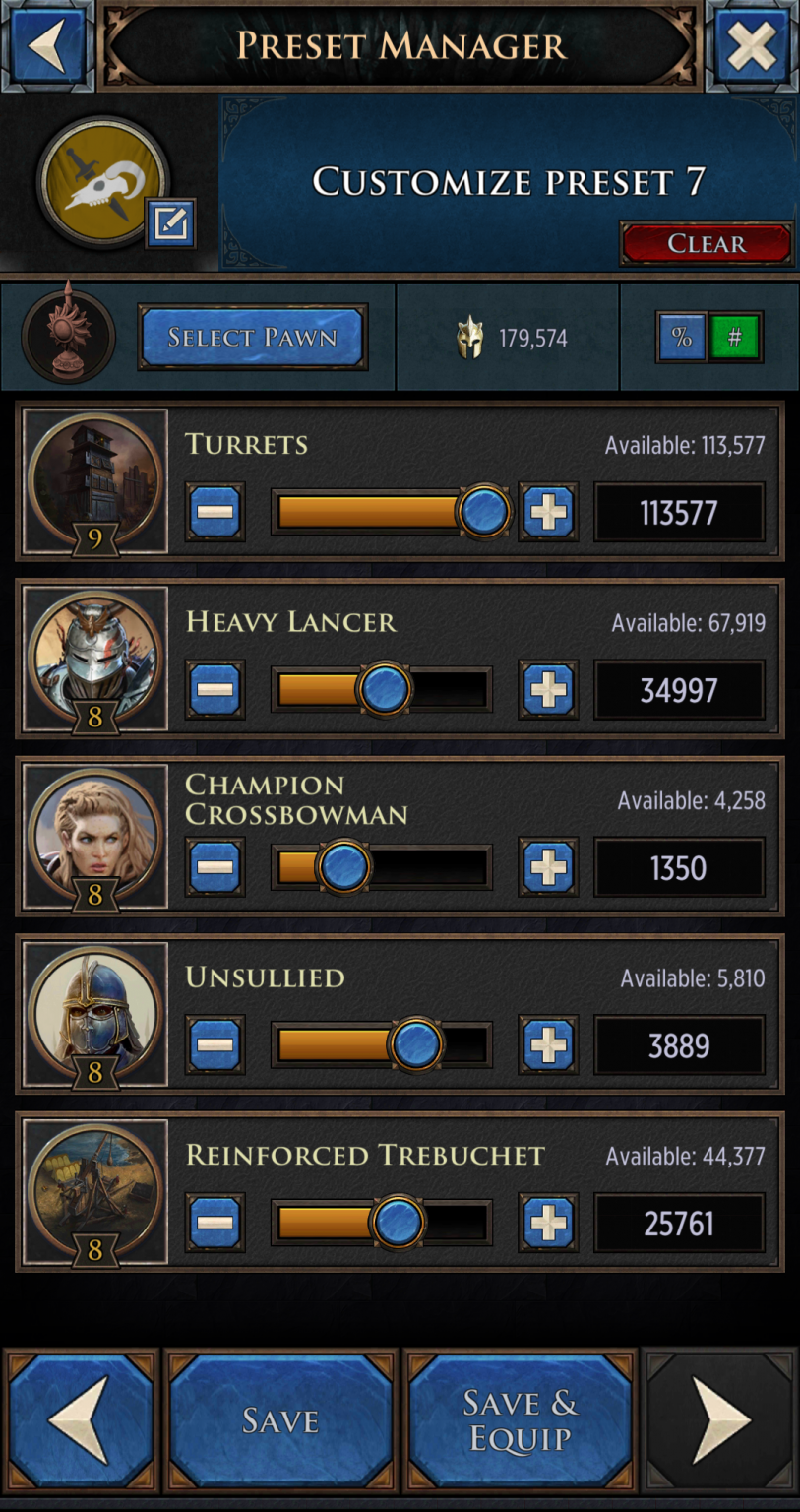This screenshot has height=1512, width=800.
Task: Switch troop input to number mode
Action: coord(734,338)
